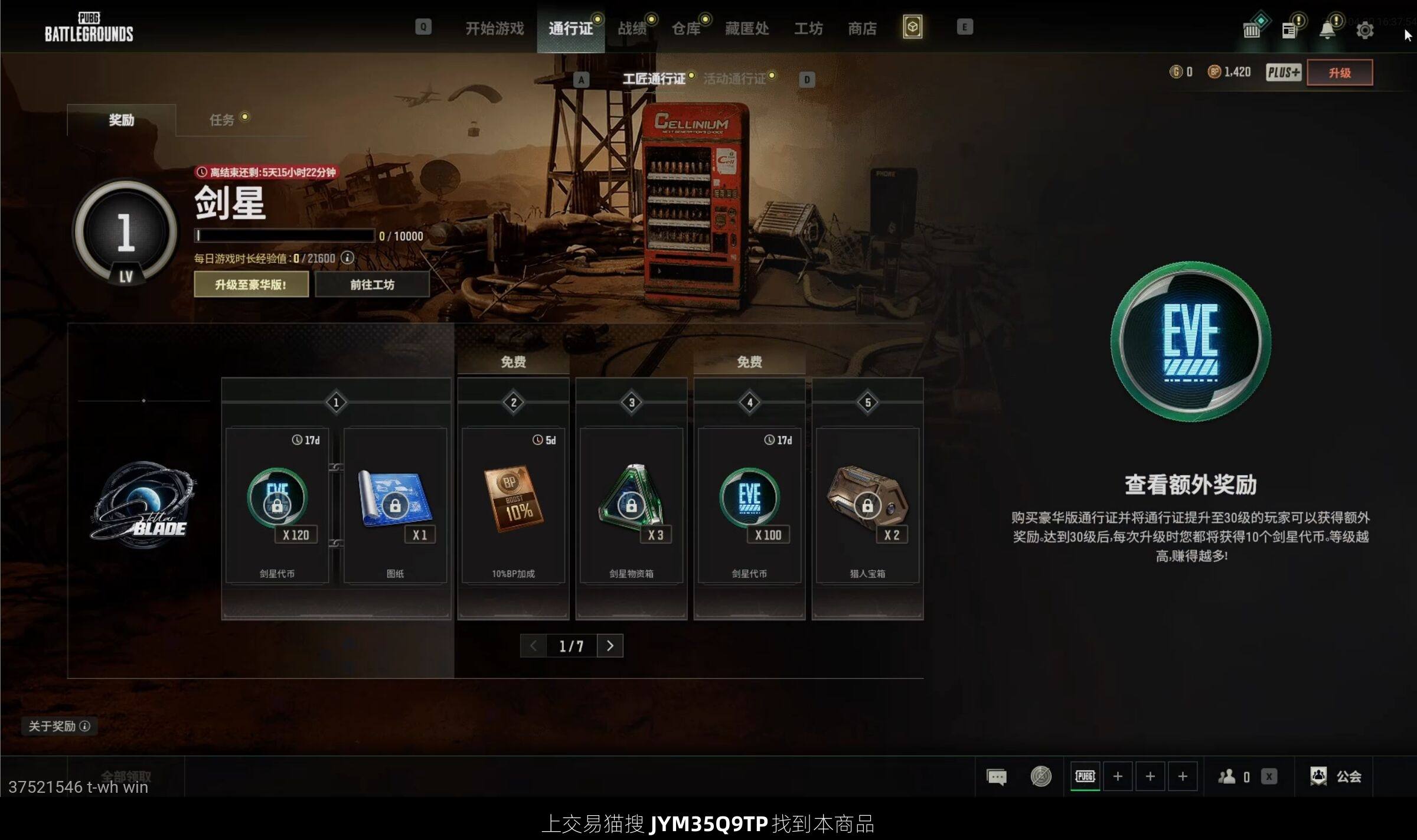The height and width of the screenshot is (840, 1417).
Task: Open the settings gear icon
Action: [x=1364, y=30]
